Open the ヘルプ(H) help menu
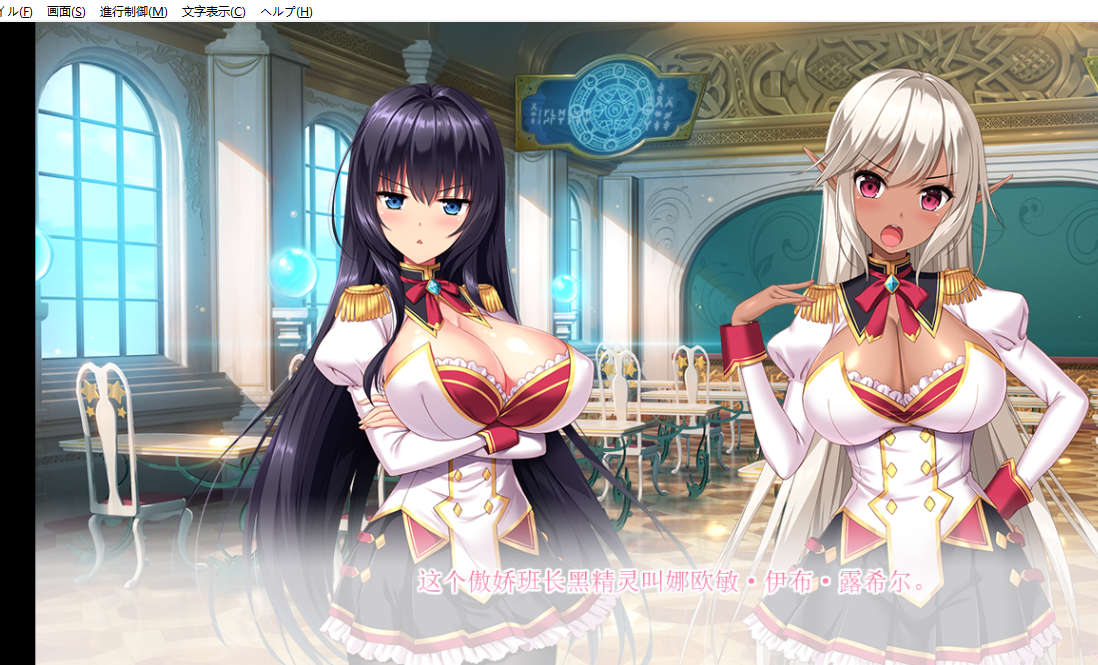 [286, 12]
